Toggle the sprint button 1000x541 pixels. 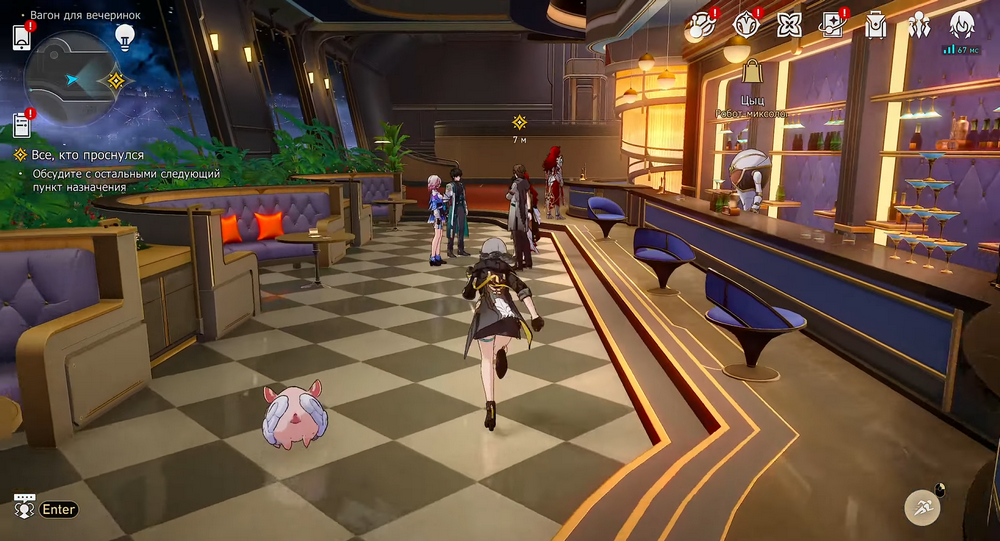click(922, 507)
